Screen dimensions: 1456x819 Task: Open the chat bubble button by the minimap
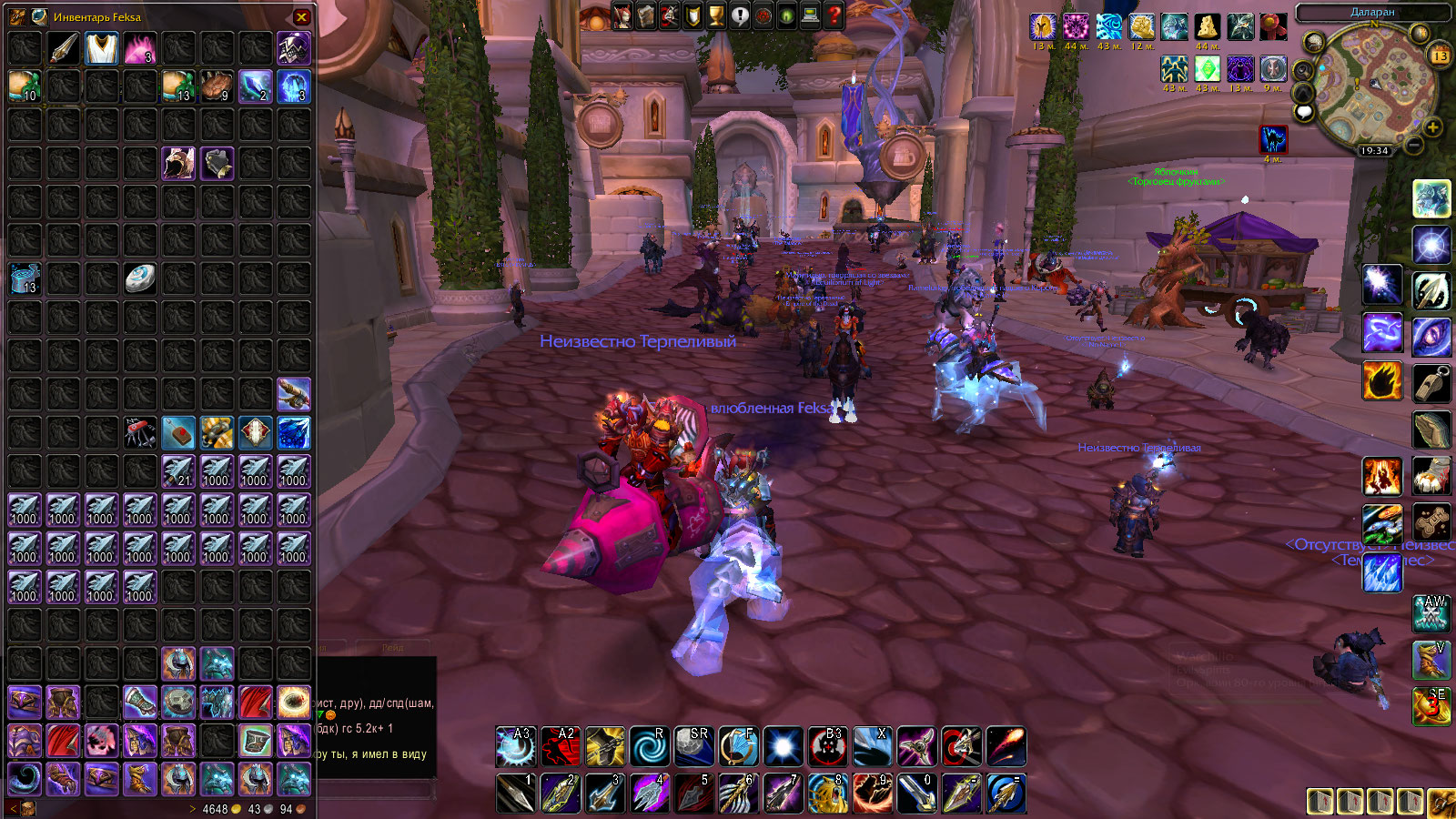pos(1304,112)
